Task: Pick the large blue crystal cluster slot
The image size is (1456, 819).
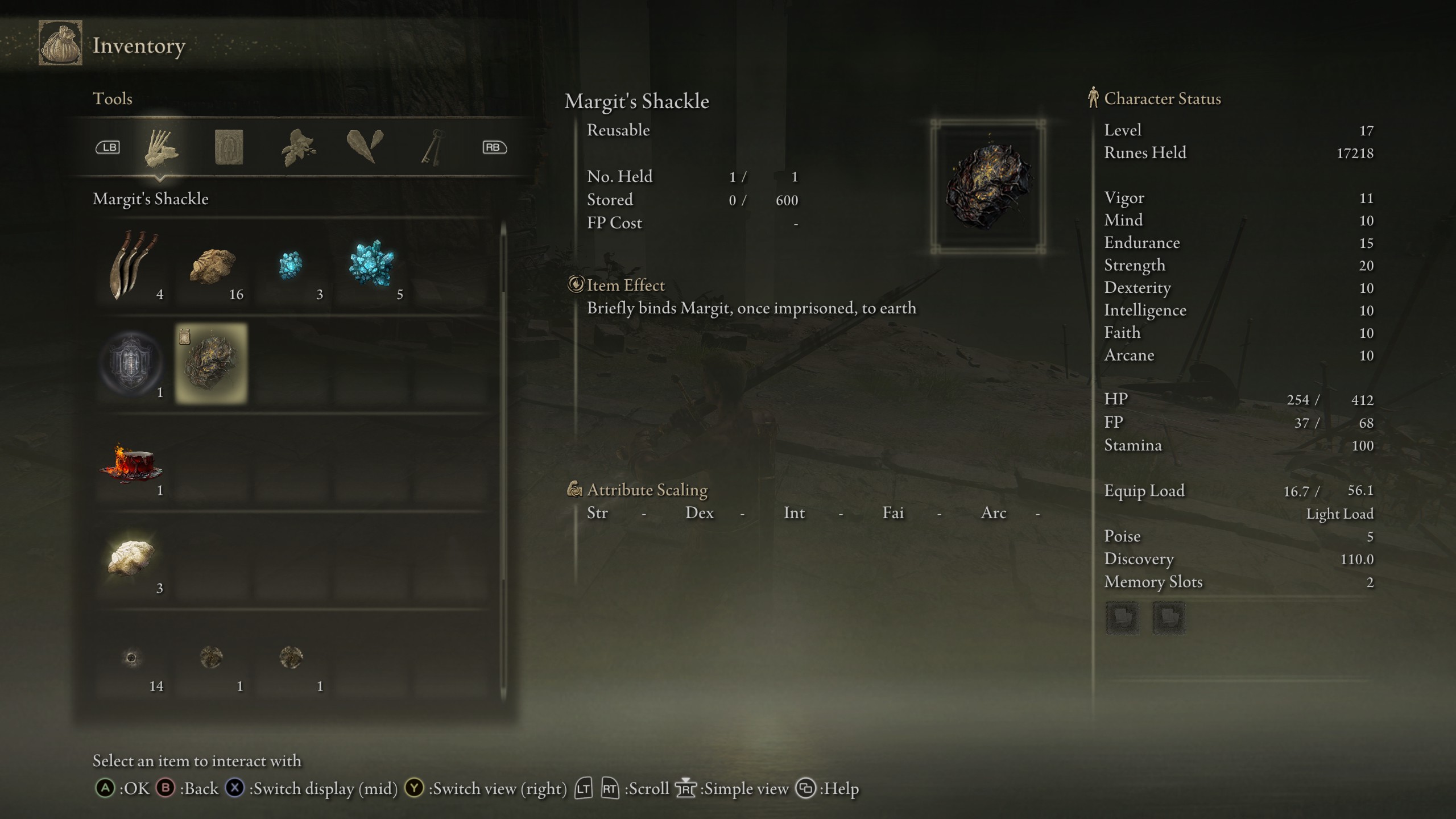Action: coord(372,266)
